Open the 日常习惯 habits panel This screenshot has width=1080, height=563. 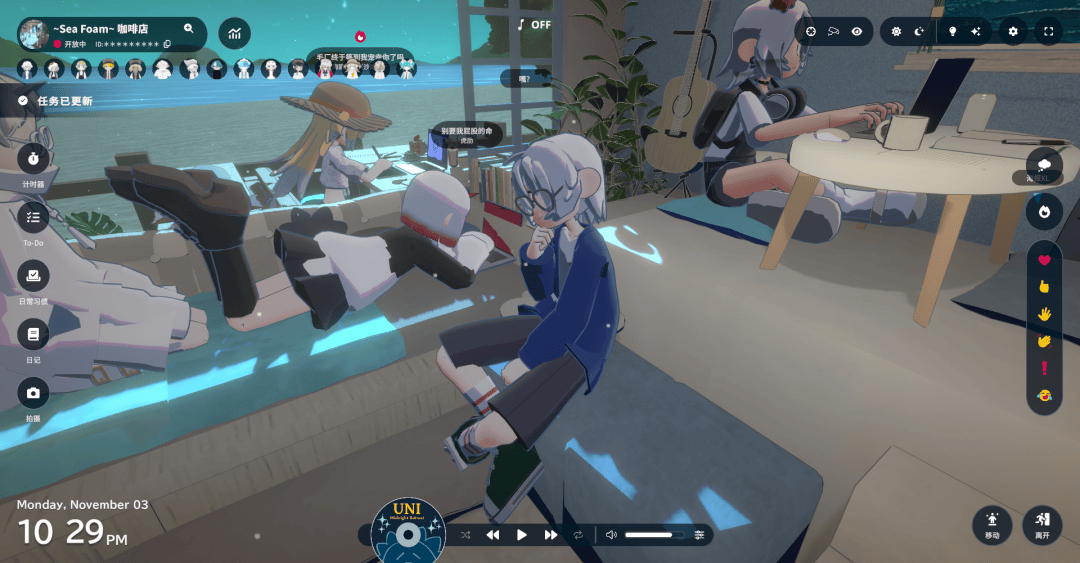33,275
